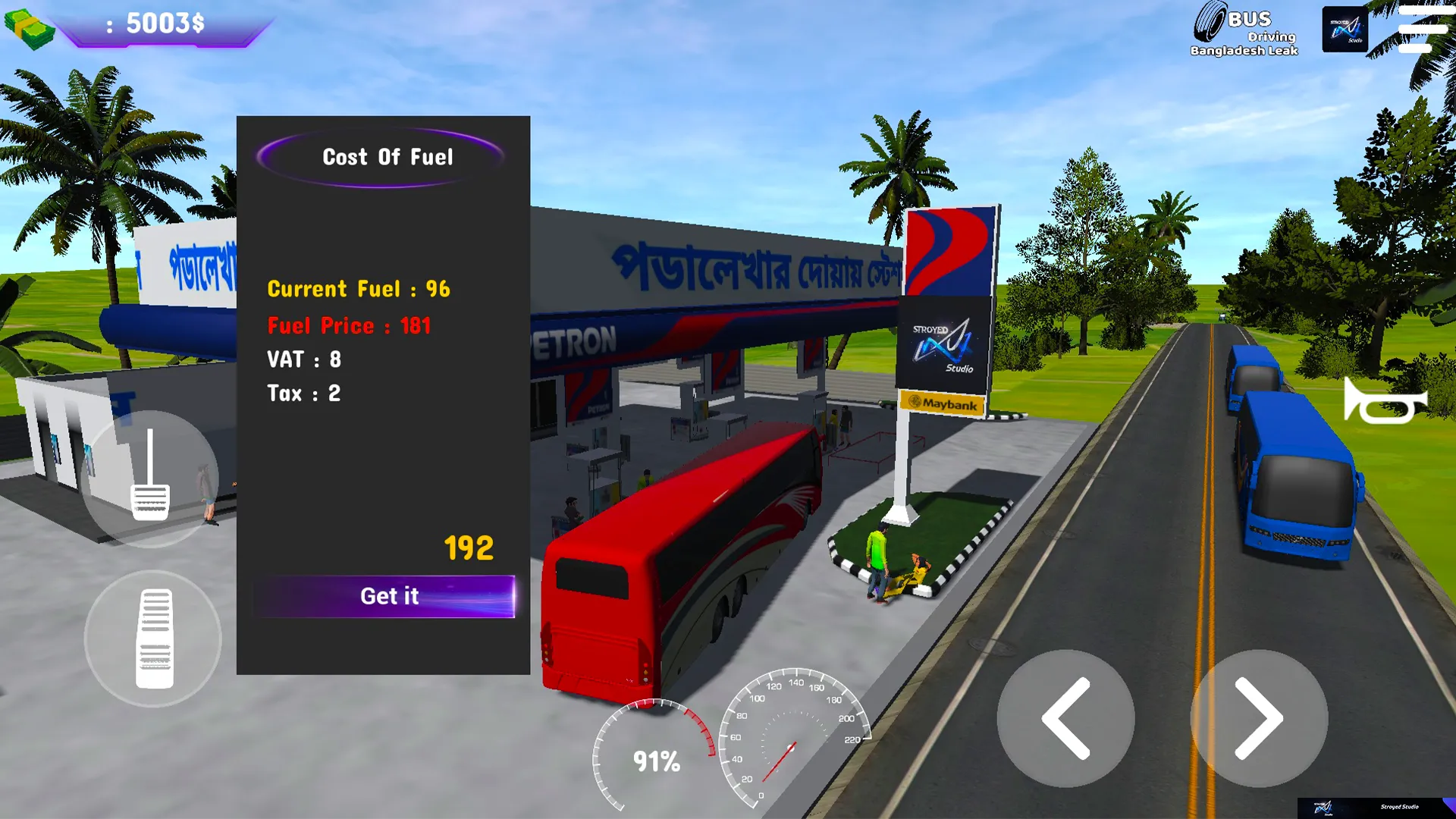Click the Fuel Price : 181 text
The image size is (1456, 819).
click(x=348, y=325)
